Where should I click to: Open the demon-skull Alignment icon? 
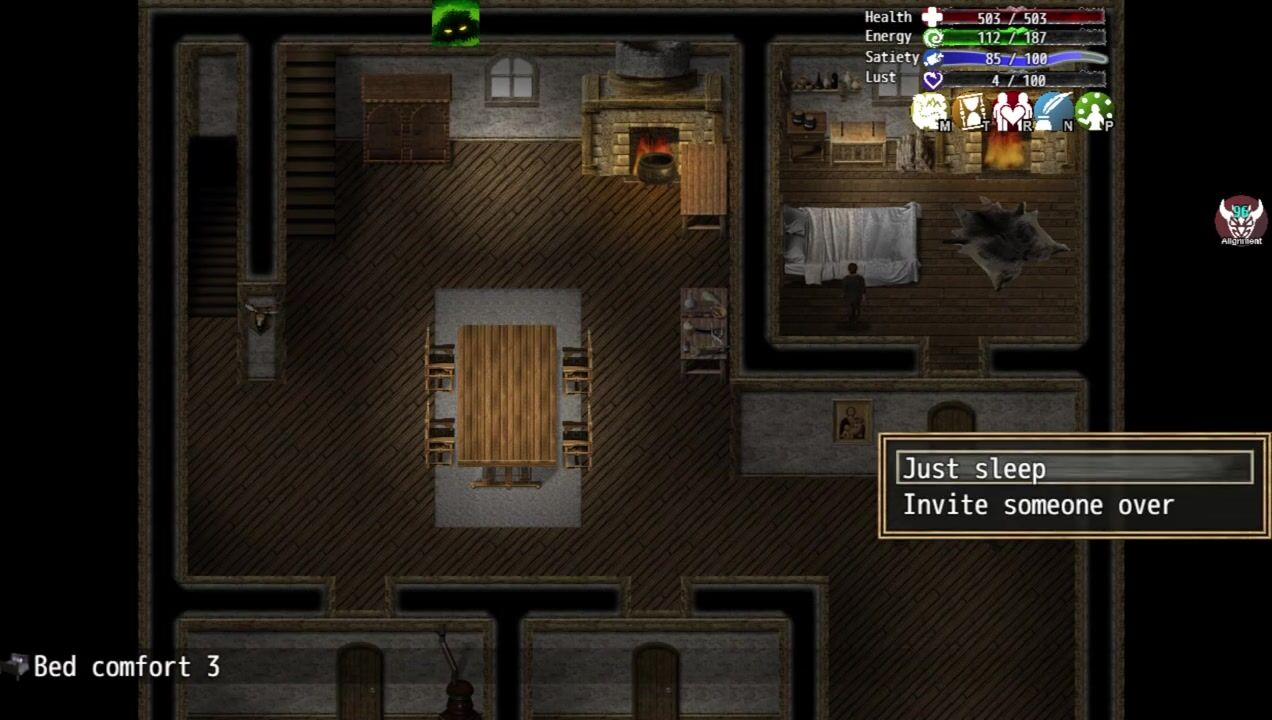(x=1240, y=220)
